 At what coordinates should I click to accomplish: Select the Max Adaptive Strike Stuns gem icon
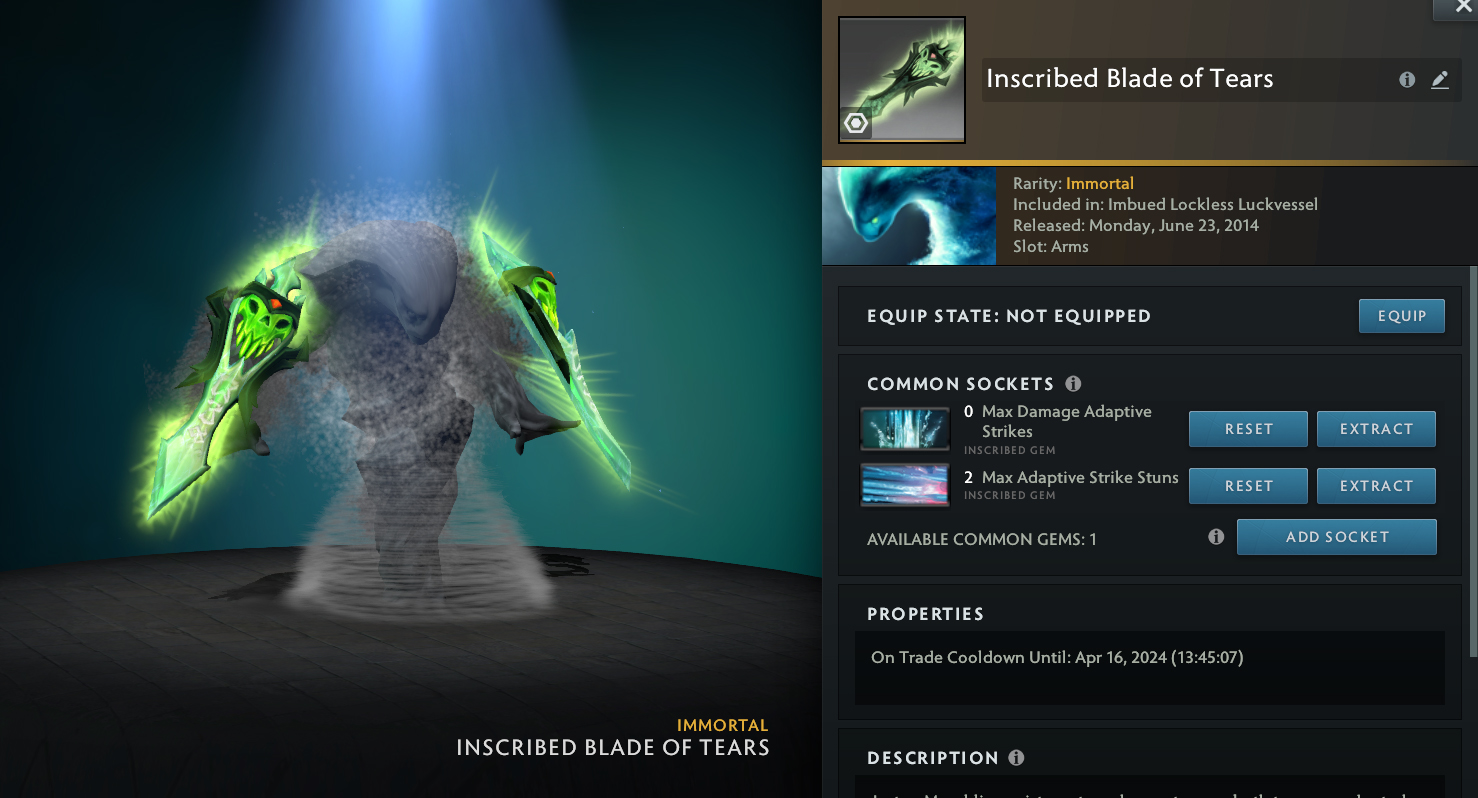pyautogui.click(x=905, y=485)
